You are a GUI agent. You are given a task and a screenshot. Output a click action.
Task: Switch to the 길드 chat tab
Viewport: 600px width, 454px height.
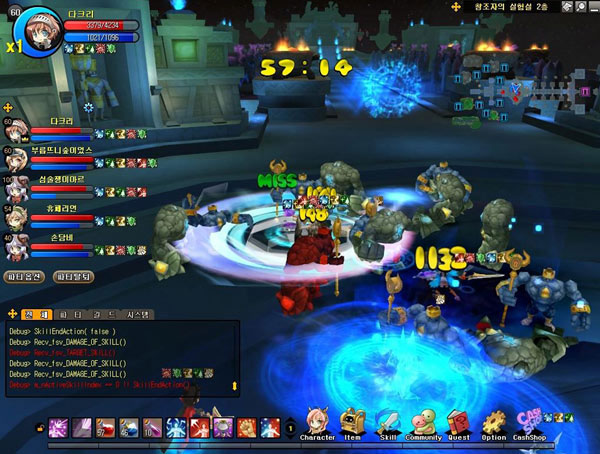[99, 314]
